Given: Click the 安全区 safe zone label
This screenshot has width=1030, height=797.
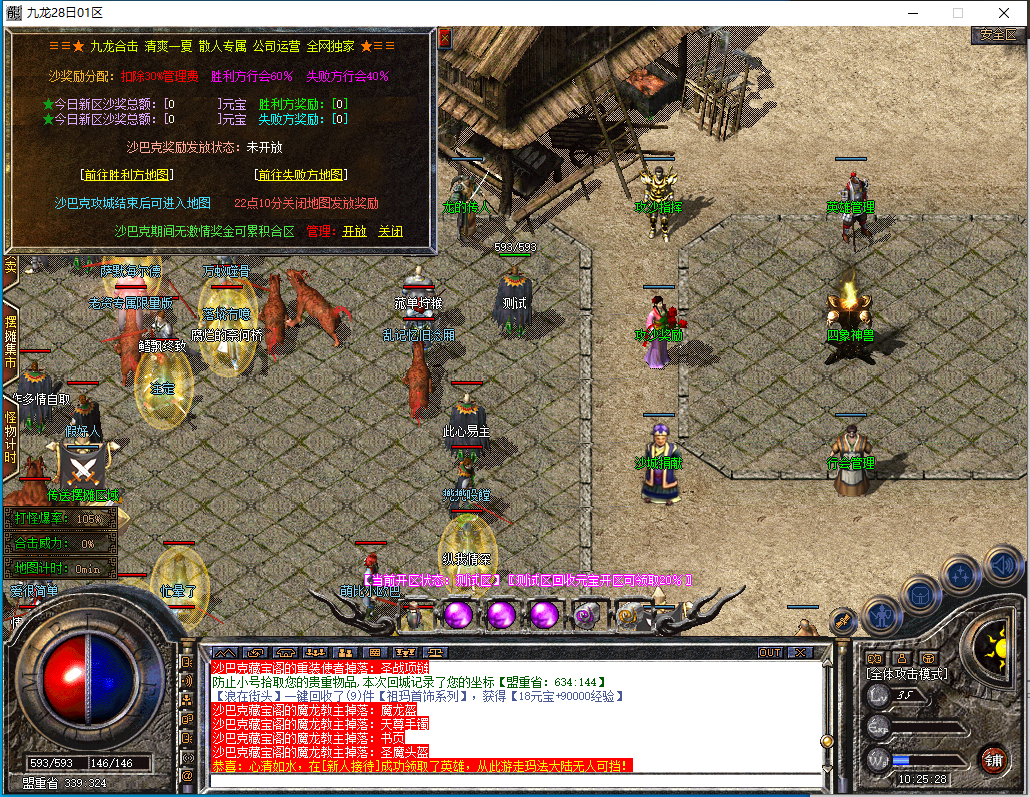Looking at the screenshot, I should coord(998,35).
